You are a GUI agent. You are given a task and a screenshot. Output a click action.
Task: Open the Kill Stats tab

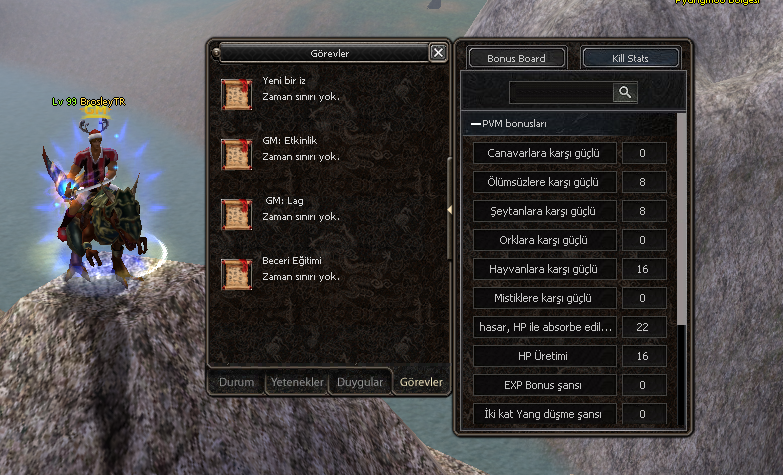pos(630,58)
